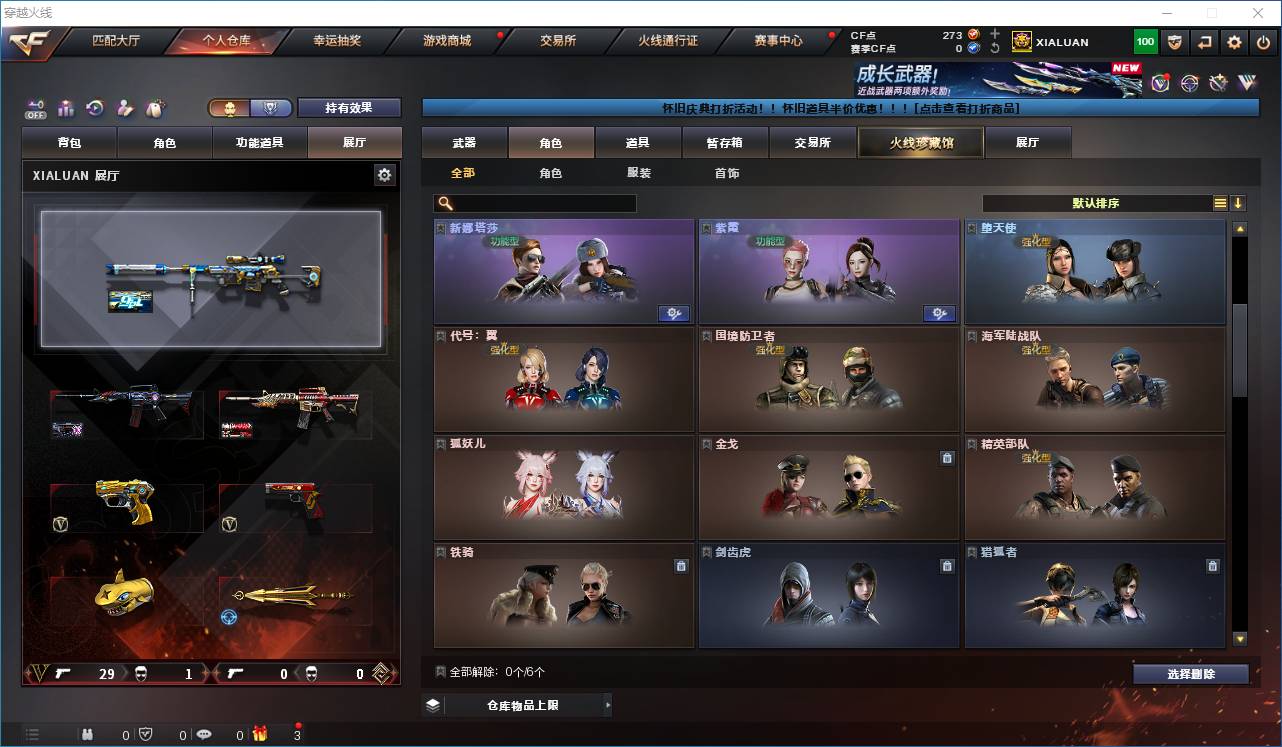The width and height of the screenshot is (1282, 747).
Task: Open the gift box icon on the bottom bar
Action: (x=261, y=734)
